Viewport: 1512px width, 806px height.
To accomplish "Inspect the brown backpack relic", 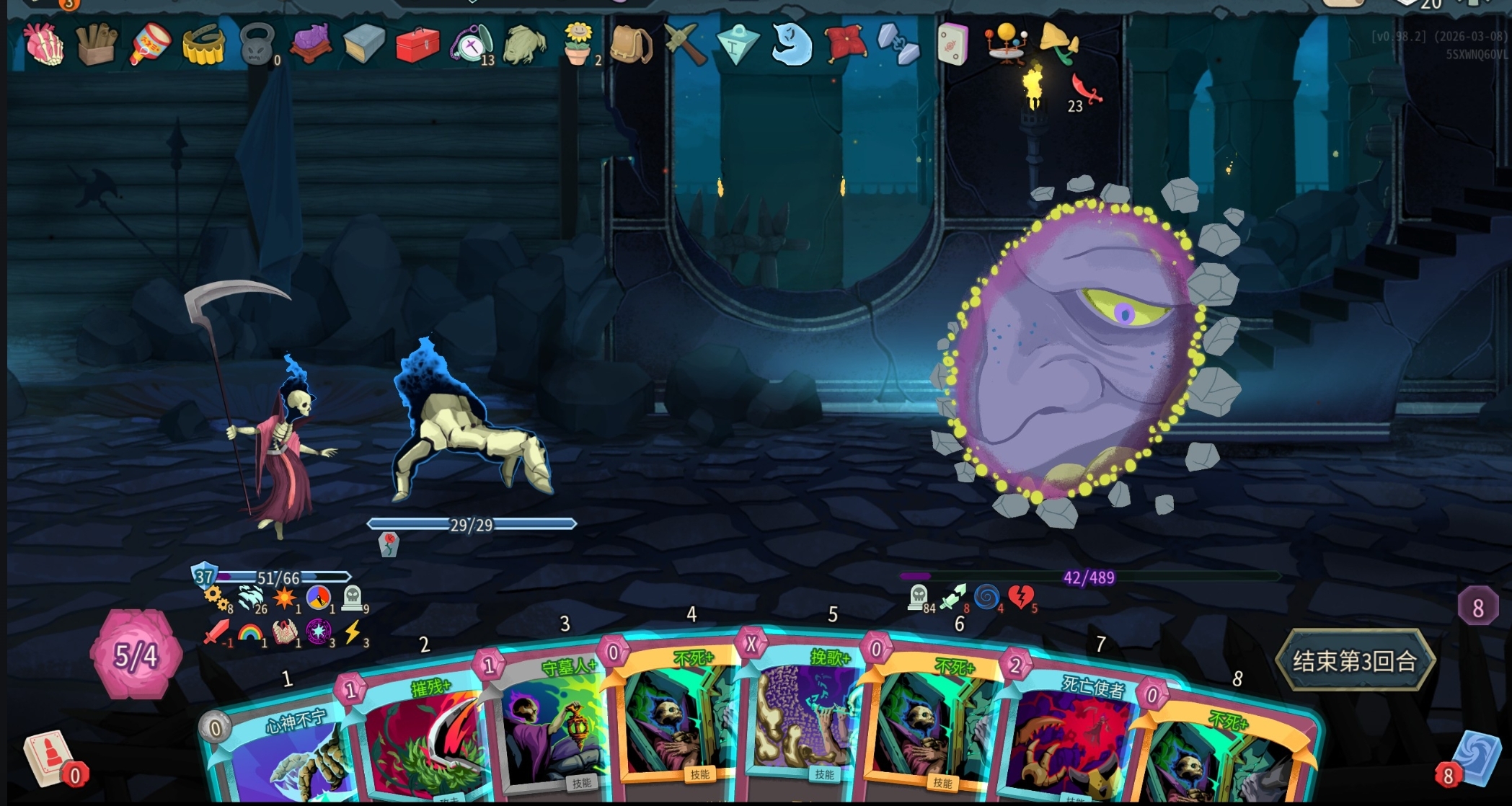I will pyautogui.click(x=630, y=45).
